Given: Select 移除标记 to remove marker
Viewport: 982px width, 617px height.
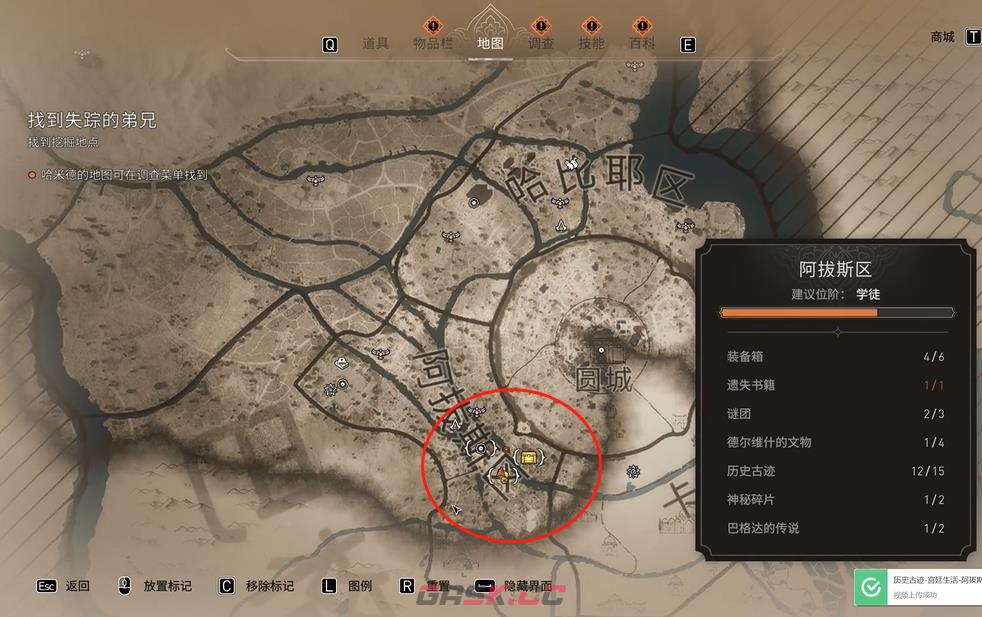Looking at the screenshot, I should pos(269,586).
